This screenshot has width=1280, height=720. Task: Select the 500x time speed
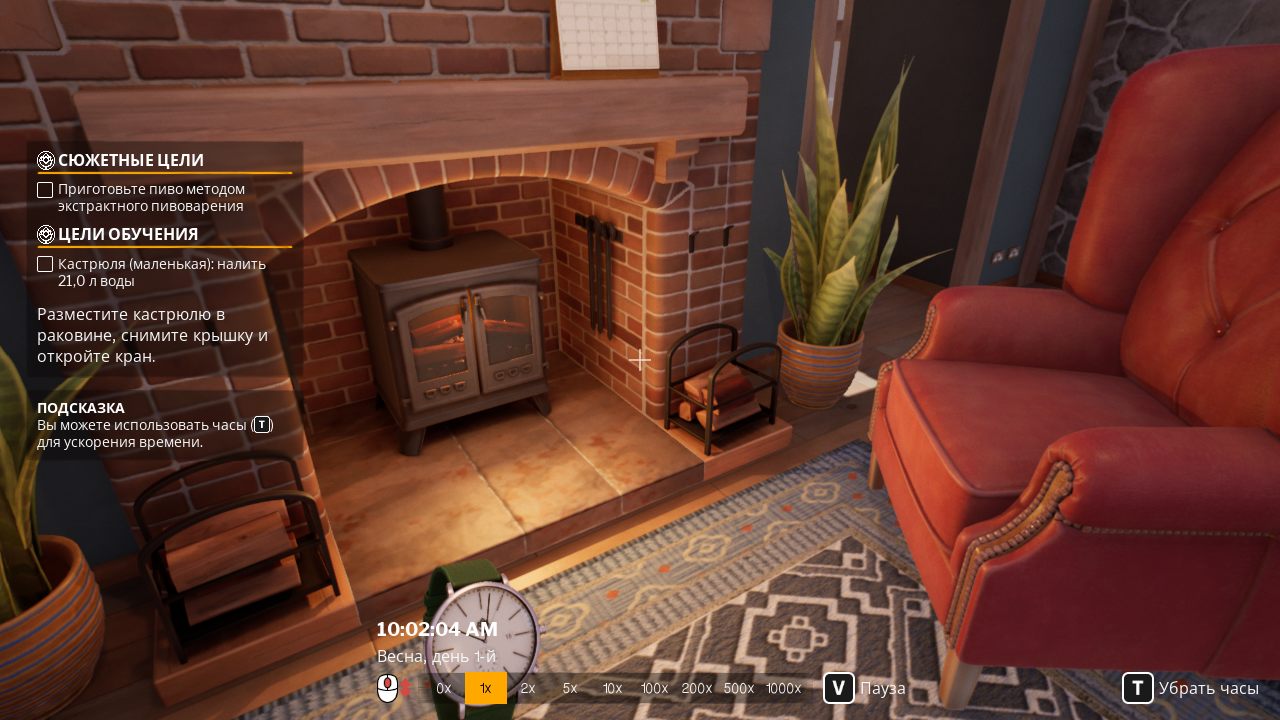(x=738, y=688)
